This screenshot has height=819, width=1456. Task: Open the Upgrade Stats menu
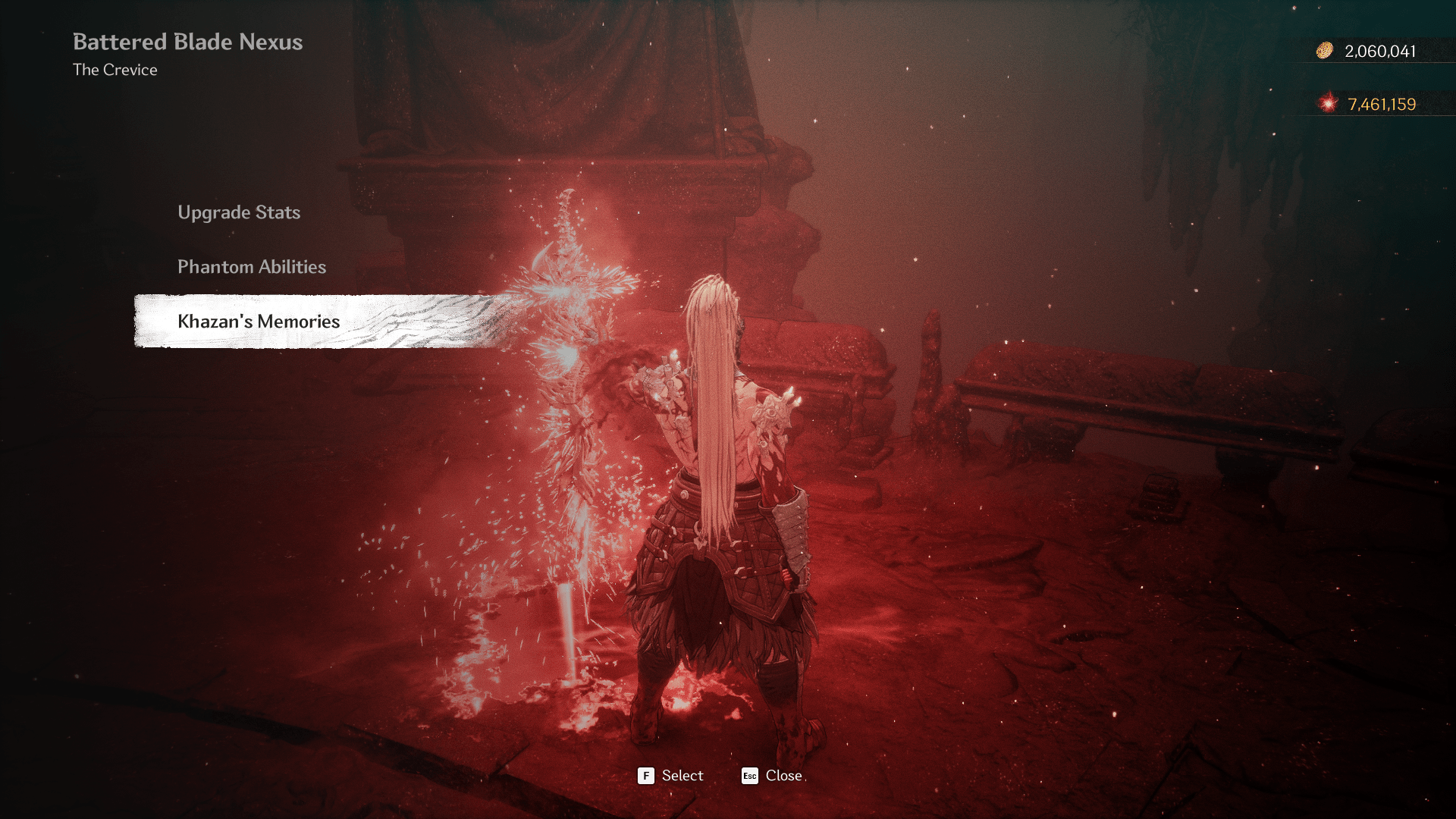point(239,212)
